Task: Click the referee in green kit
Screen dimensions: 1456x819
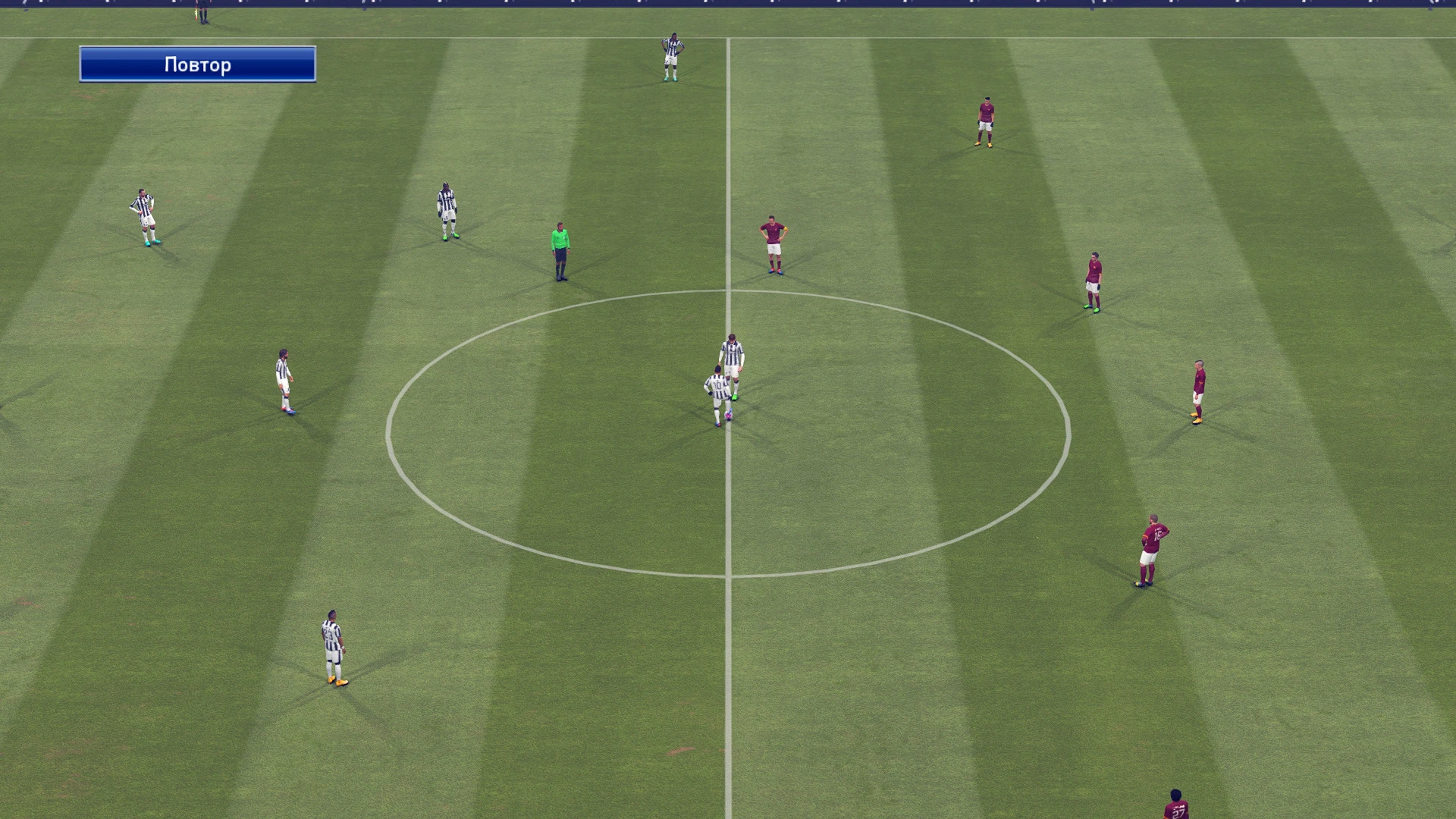Action: (560, 250)
